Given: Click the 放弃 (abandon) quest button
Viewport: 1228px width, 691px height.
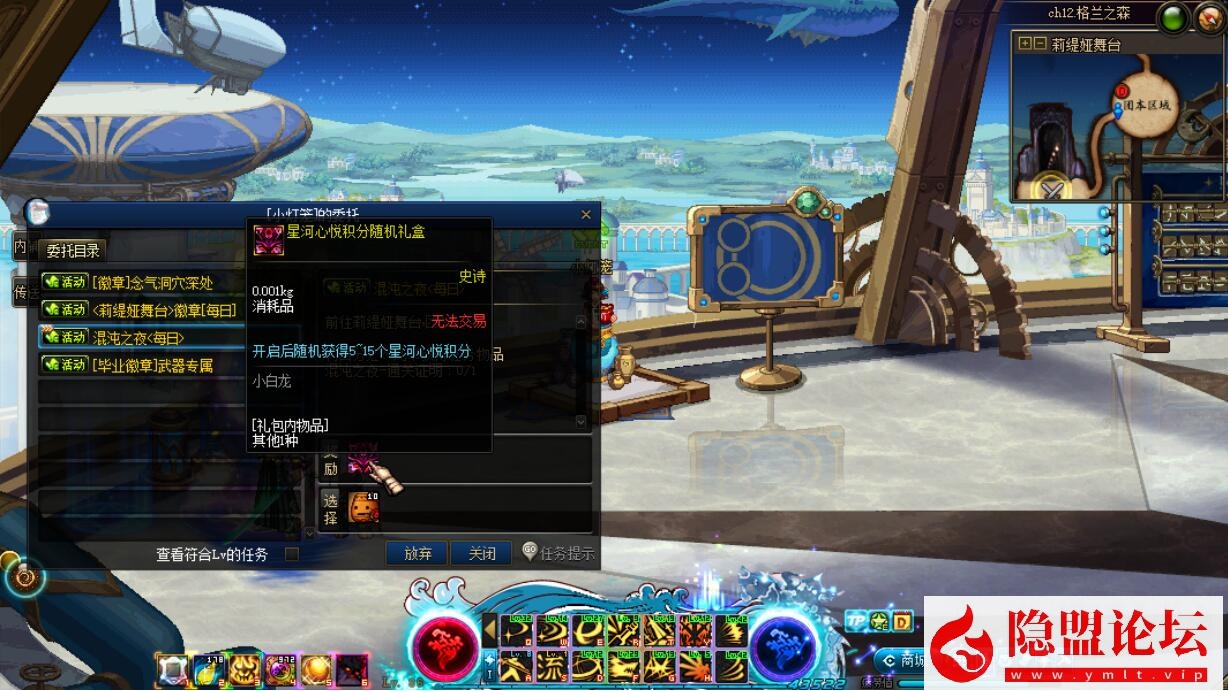Looking at the screenshot, I should point(417,553).
